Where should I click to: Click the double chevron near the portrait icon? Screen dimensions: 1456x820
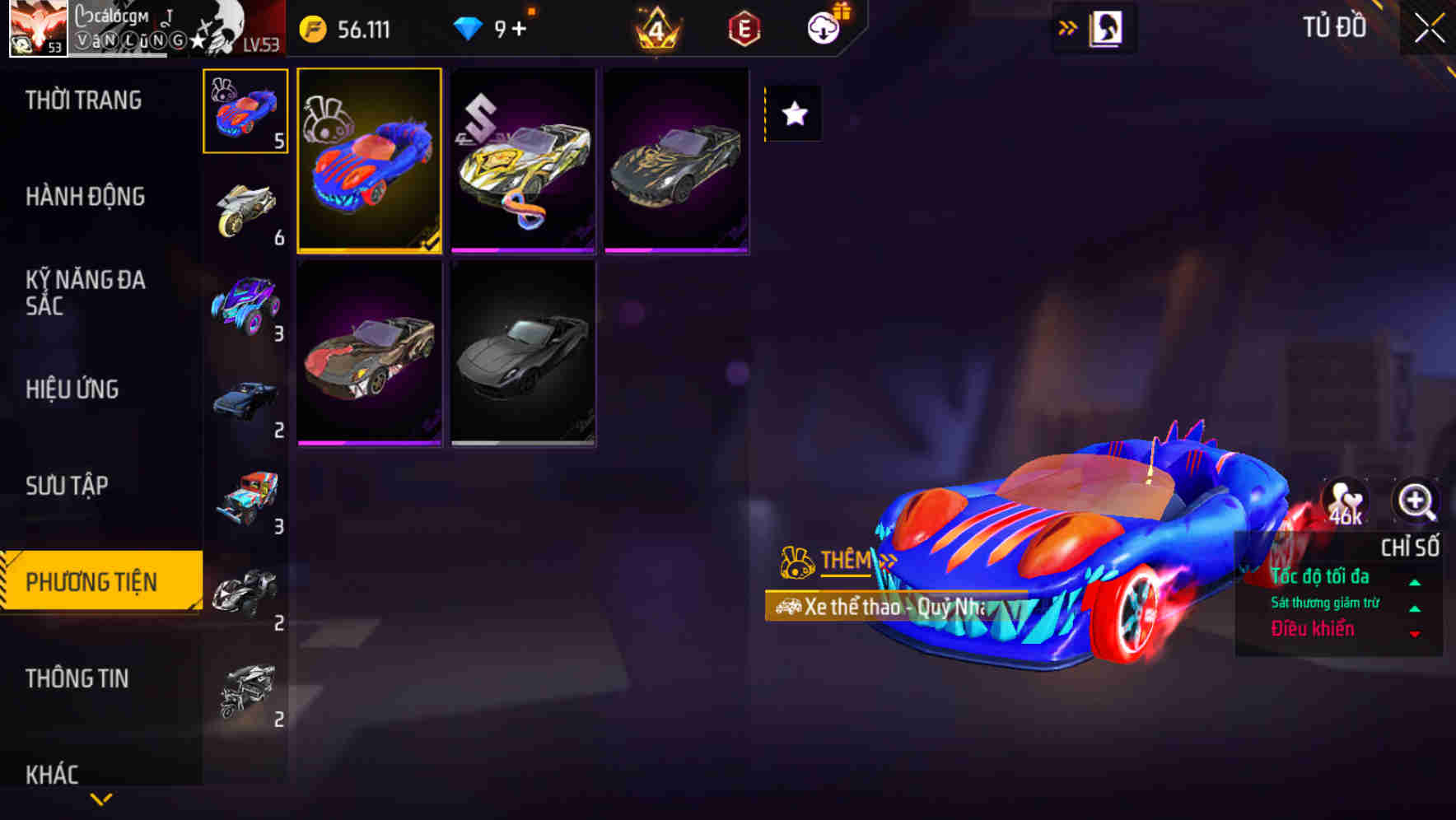coord(1066,27)
